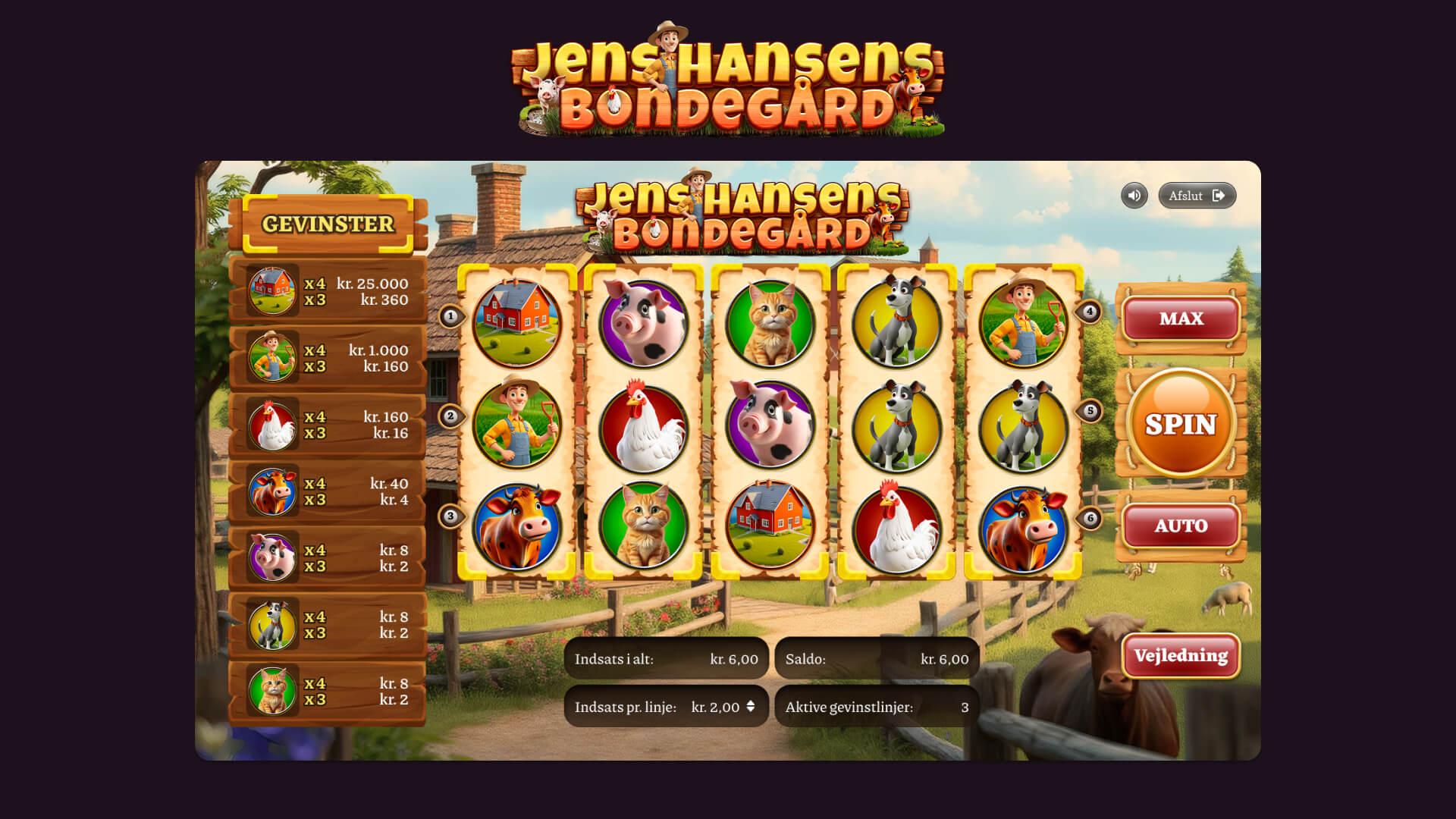Viewport: 1456px width, 819px height.
Task: Adjust the Indsats pr. linje stepper arrows
Action: (750, 707)
